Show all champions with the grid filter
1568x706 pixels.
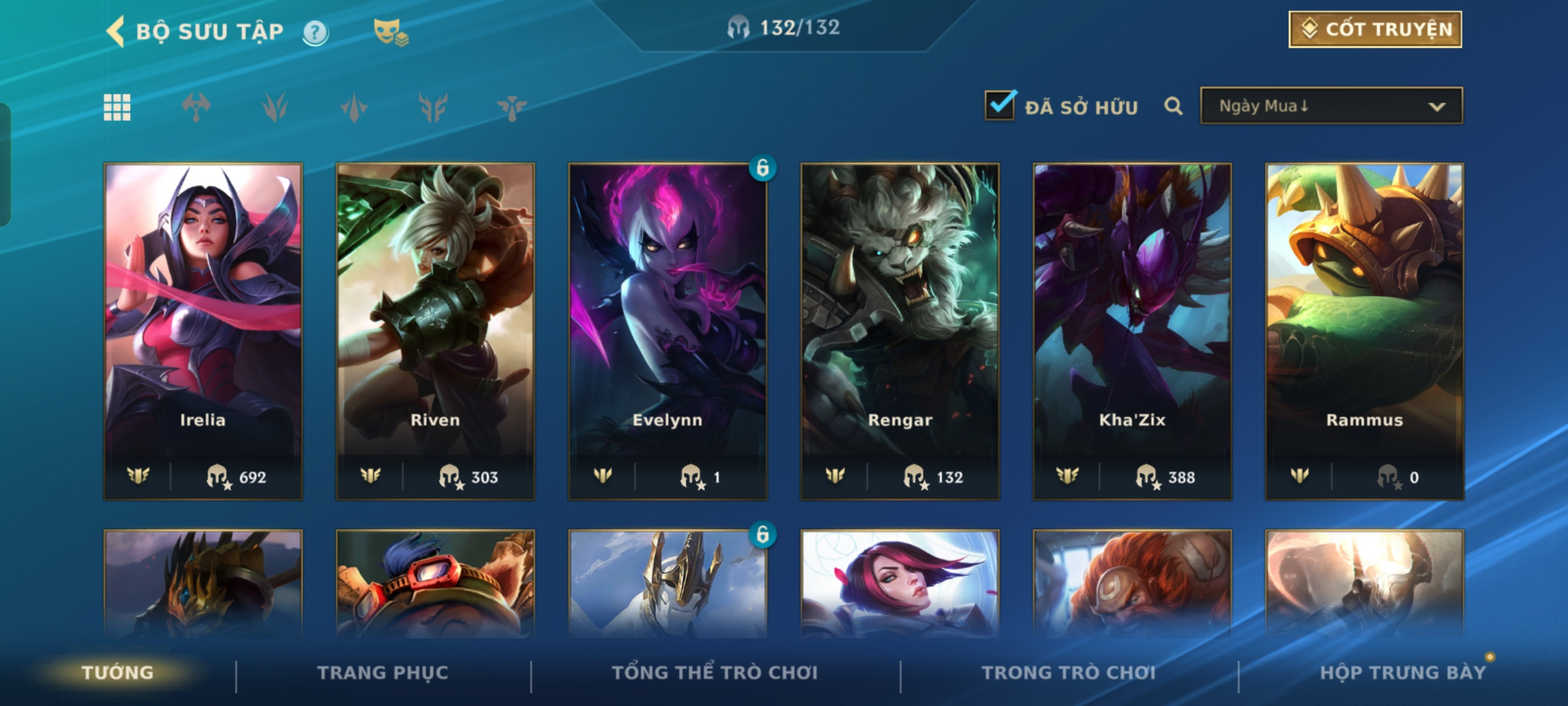(x=118, y=107)
